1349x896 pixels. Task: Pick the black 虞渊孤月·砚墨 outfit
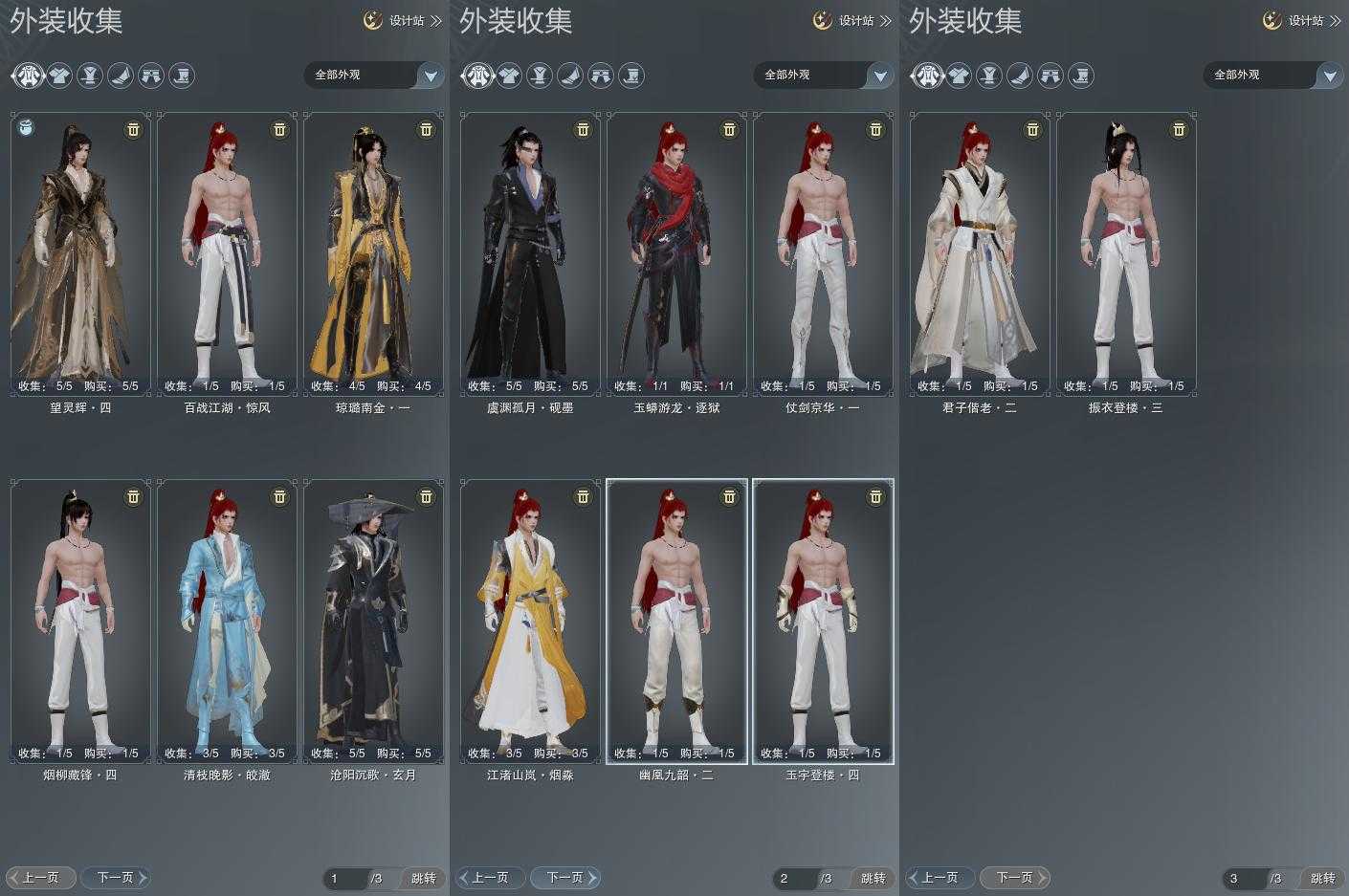530,253
